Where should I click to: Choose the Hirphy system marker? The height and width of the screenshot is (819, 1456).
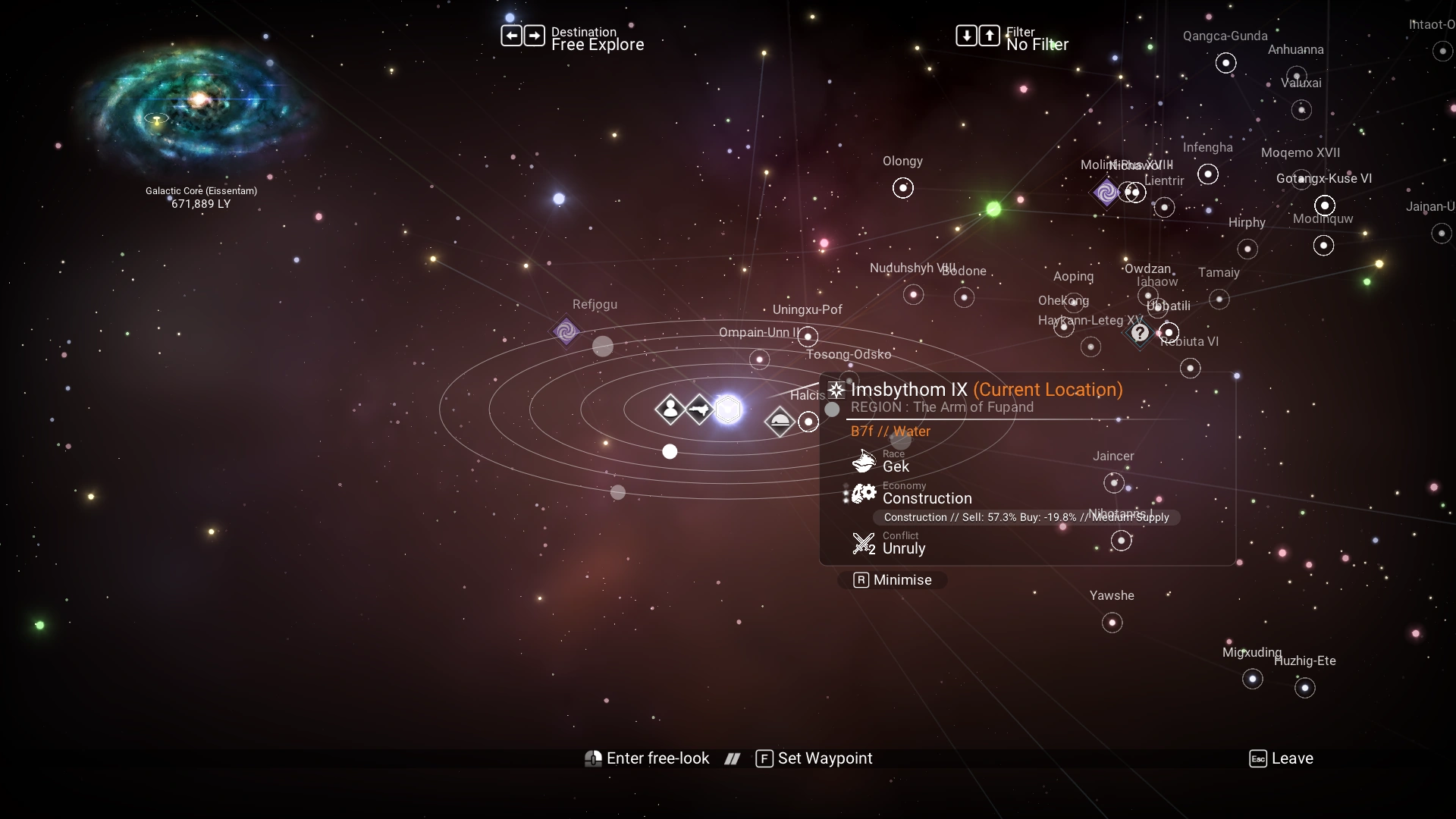[x=1247, y=249]
